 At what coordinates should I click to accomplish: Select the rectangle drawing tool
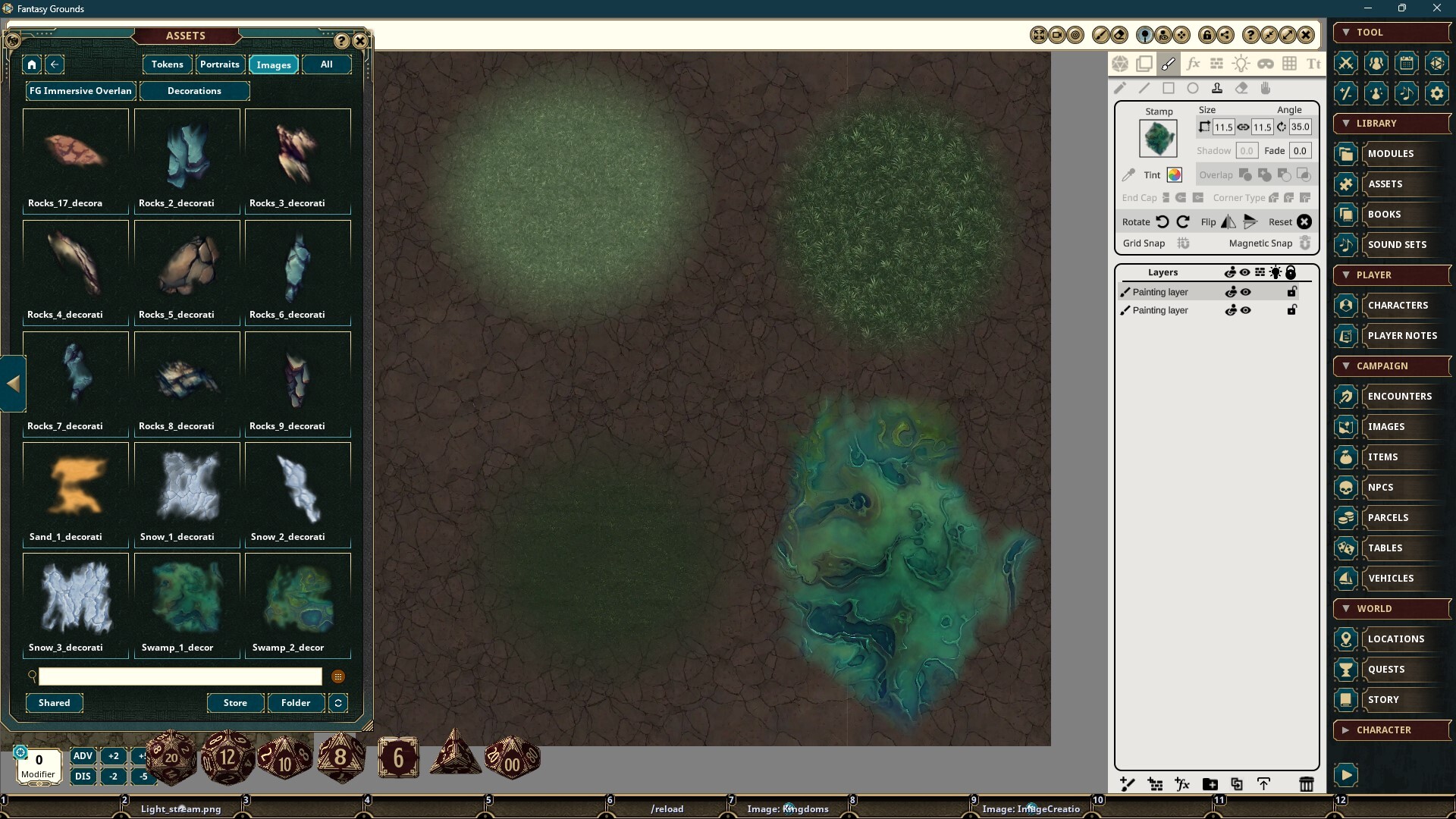[x=1169, y=88]
